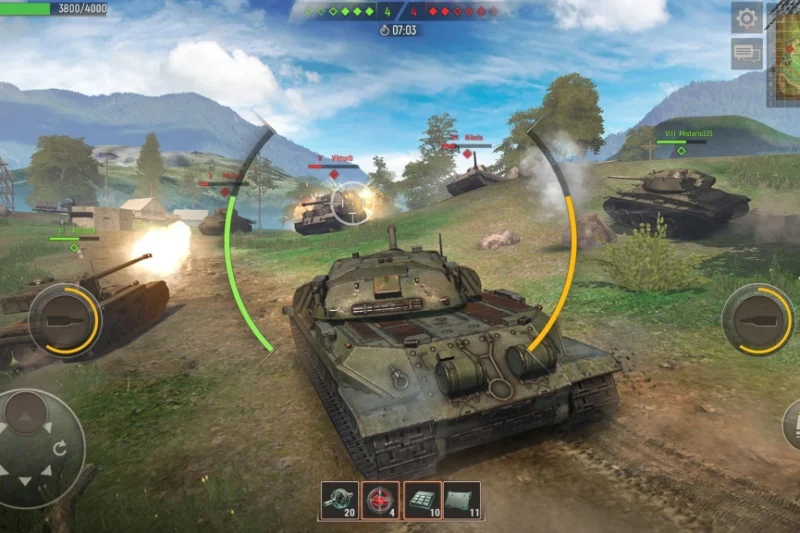Viewport: 800px width, 533px height.
Task: Tap the left-side shell fire button
Action: (x=64, y=319)
